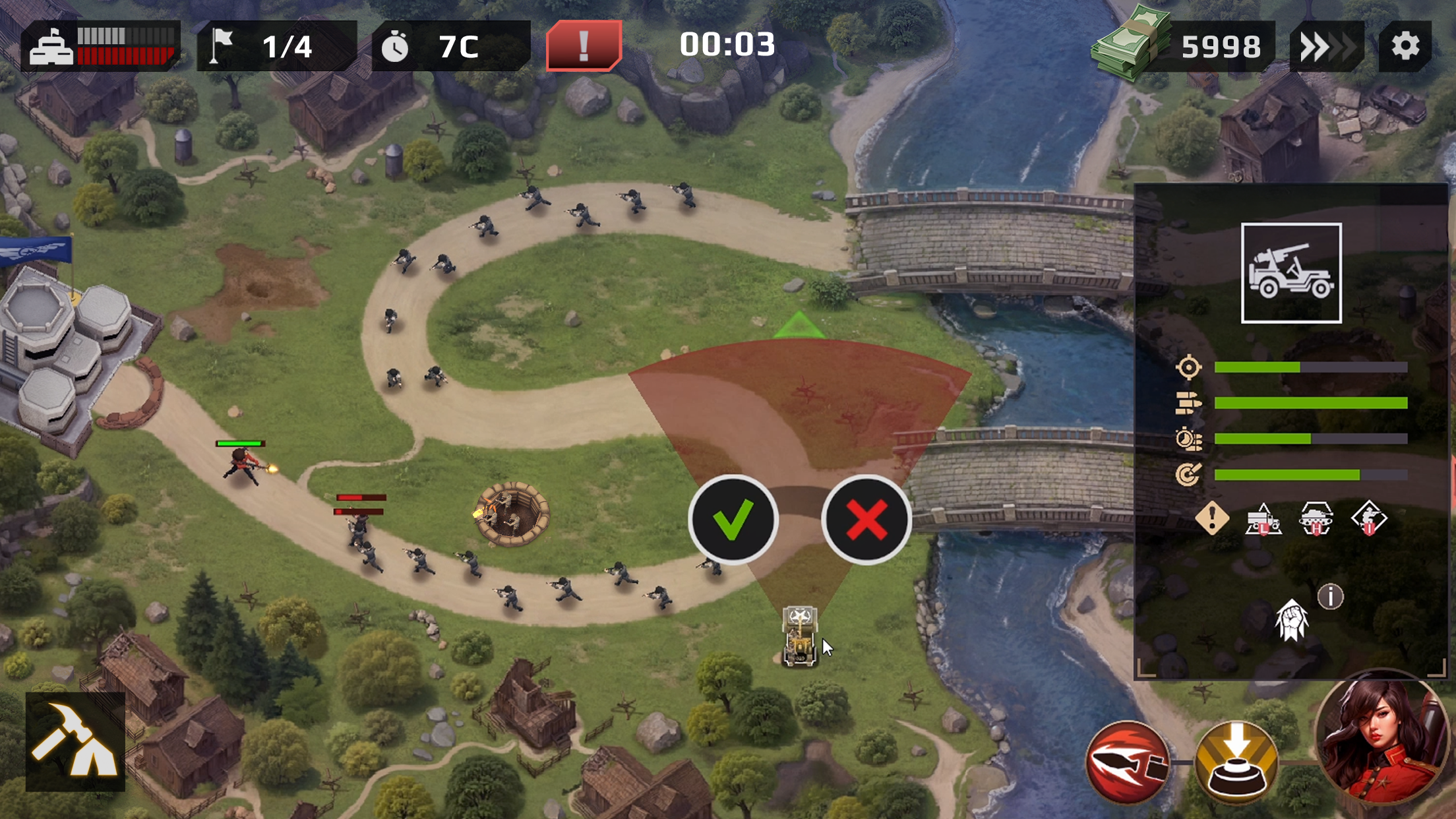Image resolution: width=1456 pixels, height=819 pixels.
Task: Open the settings gear
Action: (x=1409, y=46)
